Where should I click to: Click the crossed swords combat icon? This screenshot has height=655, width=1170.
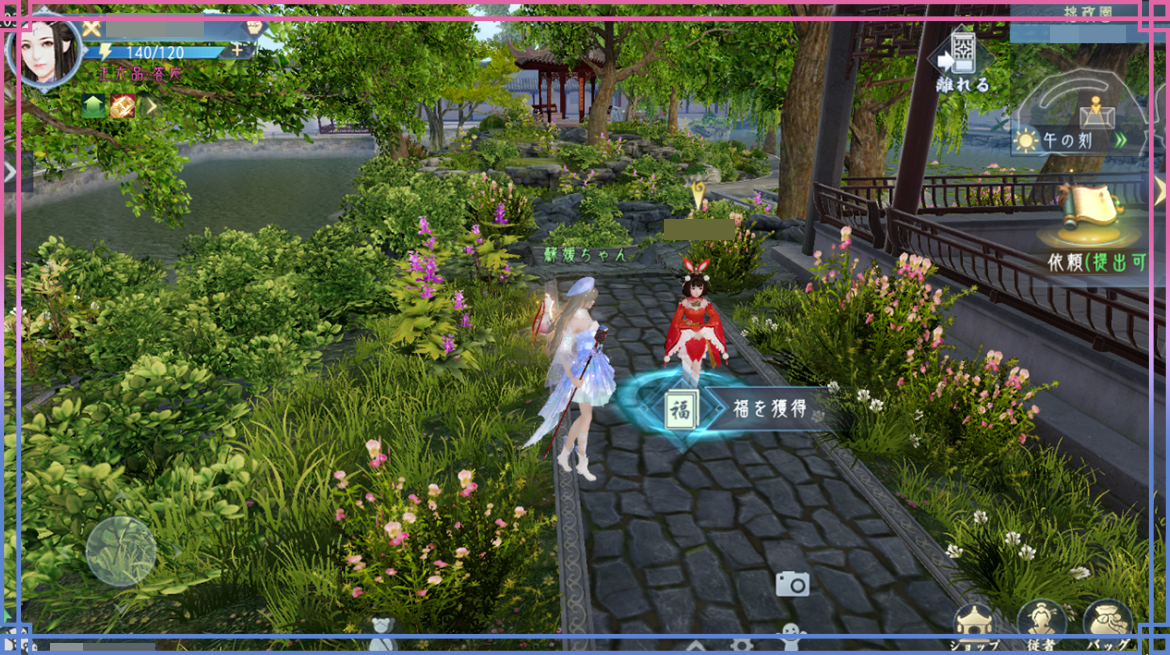[x=92, y=28]
